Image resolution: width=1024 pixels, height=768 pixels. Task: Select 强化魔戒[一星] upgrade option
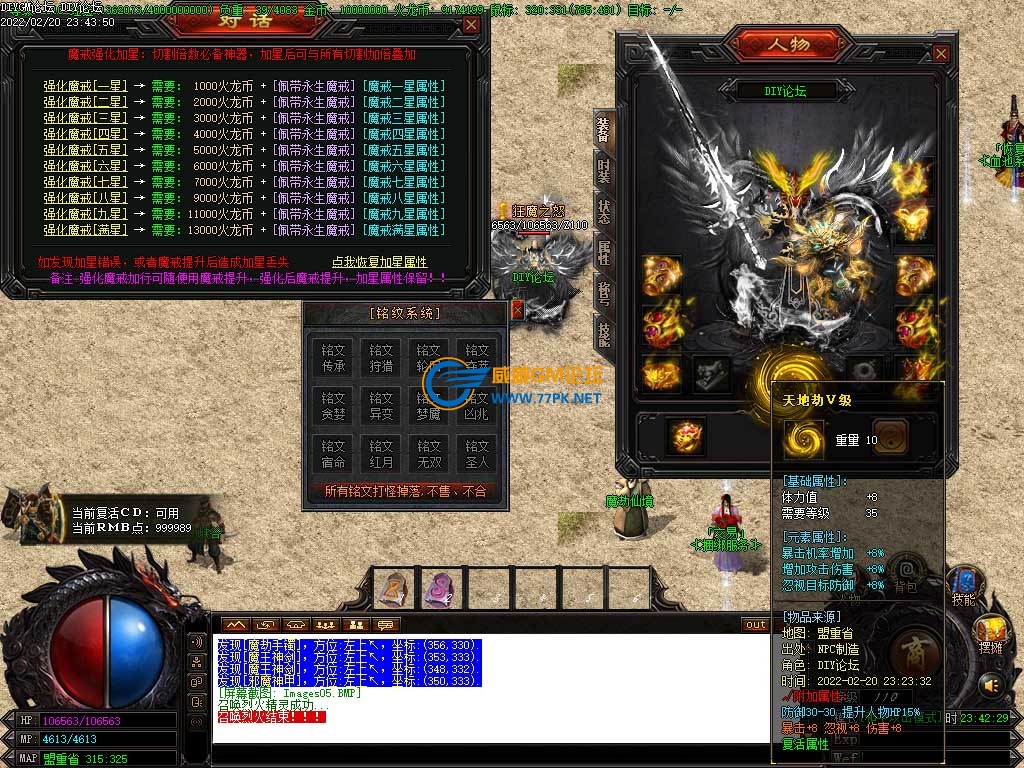[x=85, y=86]
